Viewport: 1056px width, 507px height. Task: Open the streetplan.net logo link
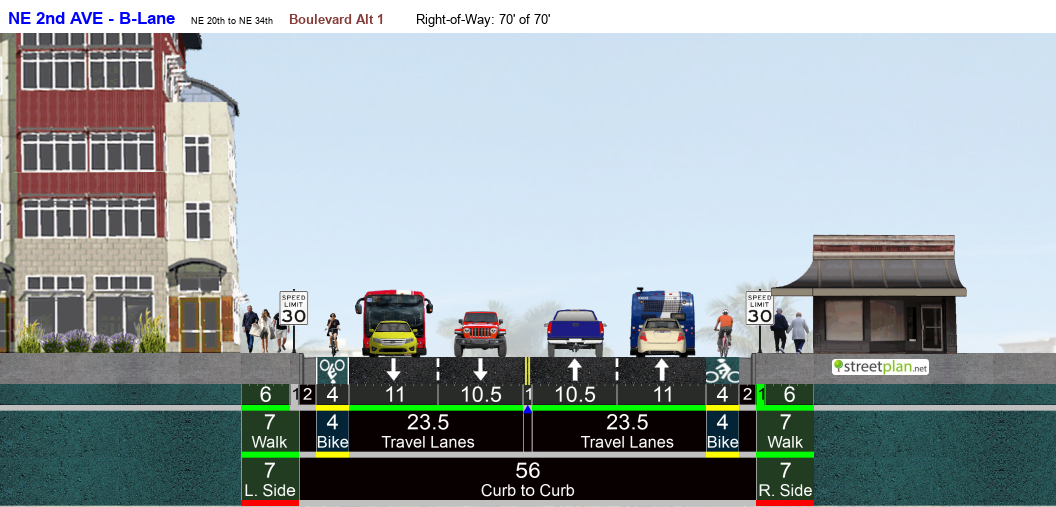[880, 367]
